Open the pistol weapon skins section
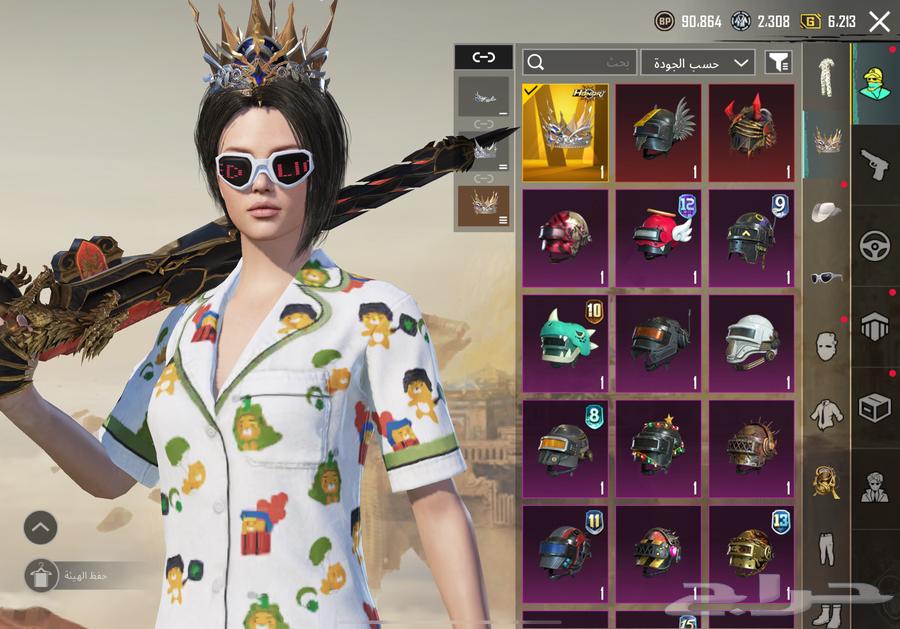Viewport: 900px width, 629px height. (x=875, y=164)
